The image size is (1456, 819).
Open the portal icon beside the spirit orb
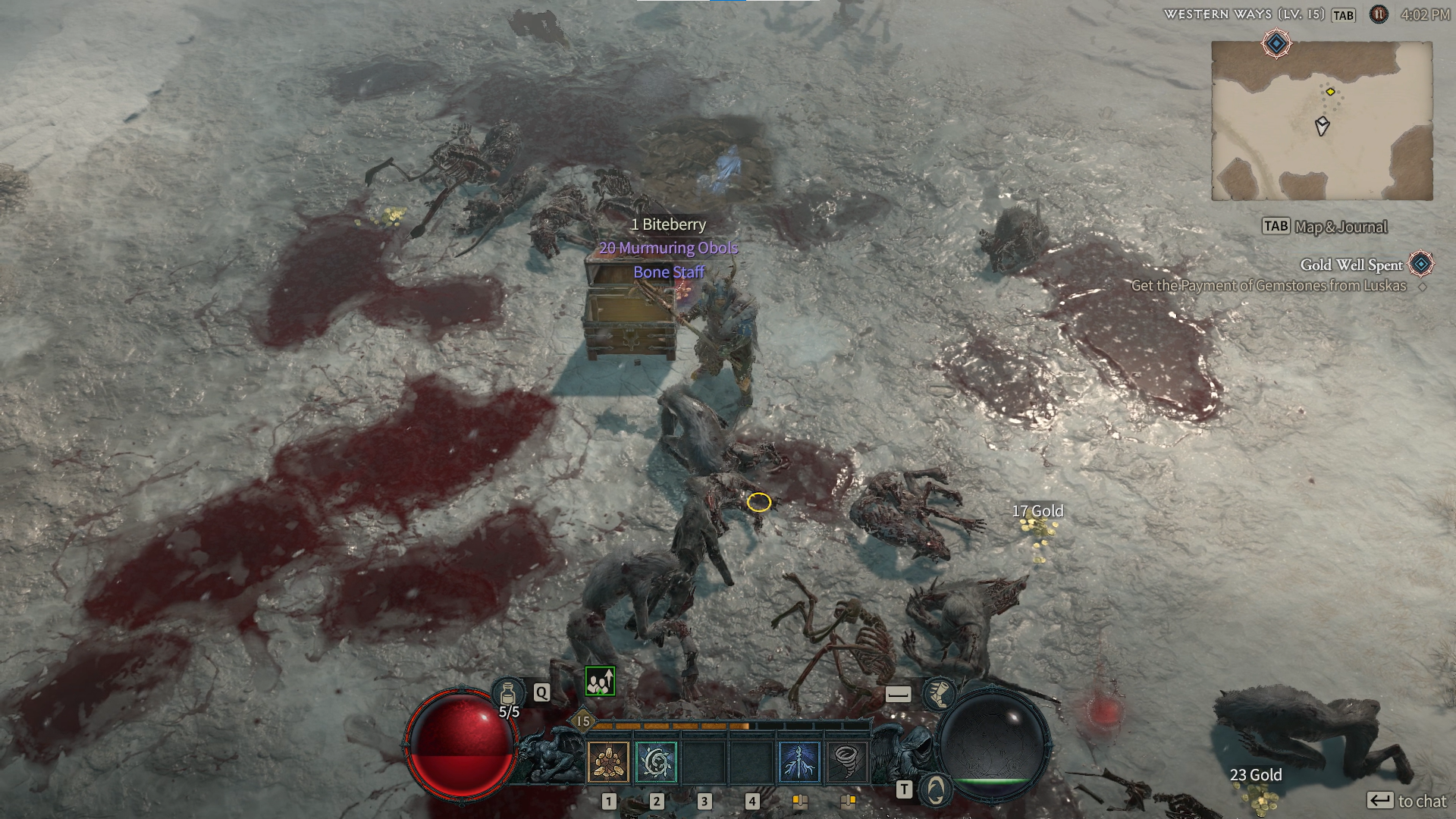(x=936, y=789)
